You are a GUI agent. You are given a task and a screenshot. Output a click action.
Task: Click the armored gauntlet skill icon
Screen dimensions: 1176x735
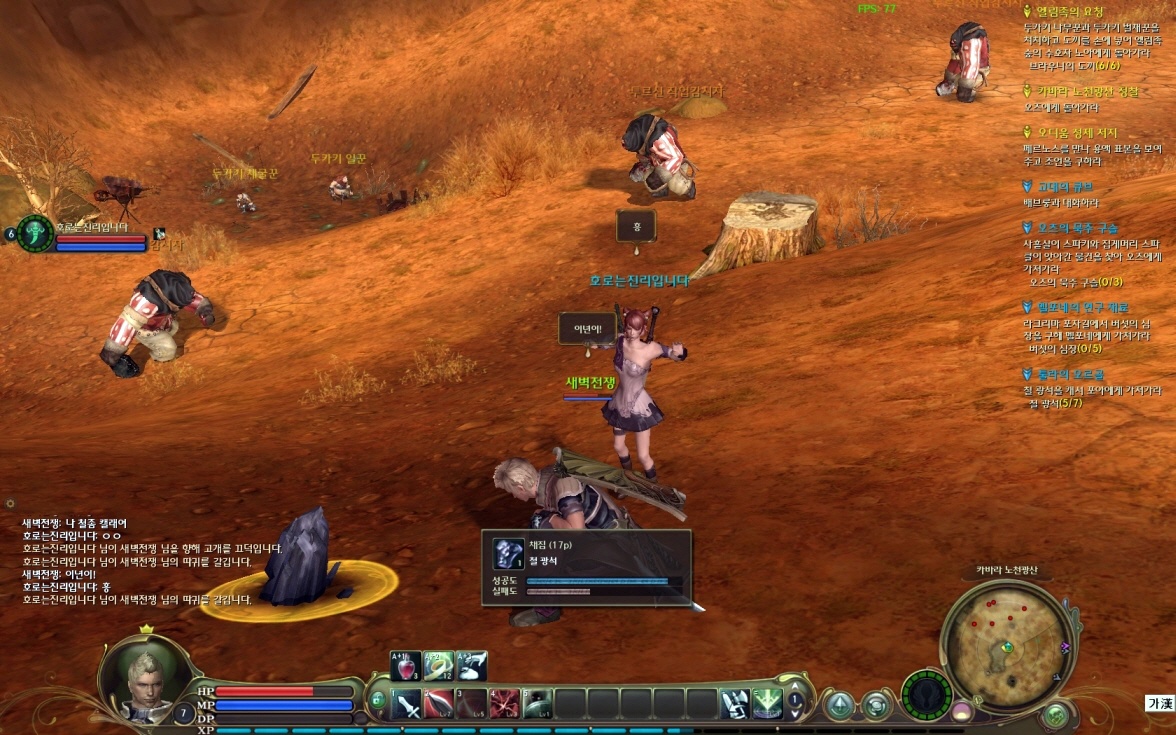point(735,704)
